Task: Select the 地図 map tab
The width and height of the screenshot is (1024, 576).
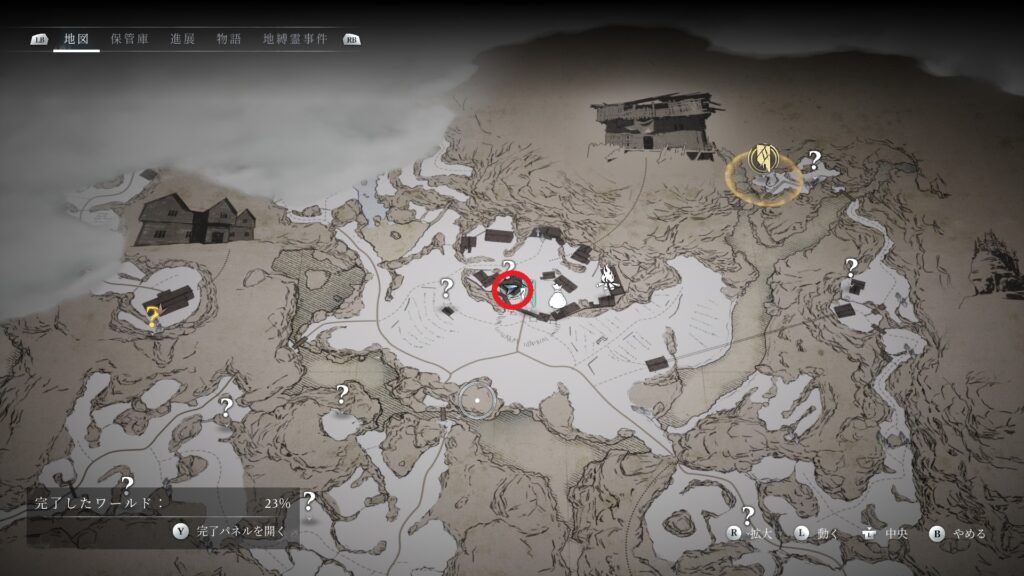Action: pos(76,39)
